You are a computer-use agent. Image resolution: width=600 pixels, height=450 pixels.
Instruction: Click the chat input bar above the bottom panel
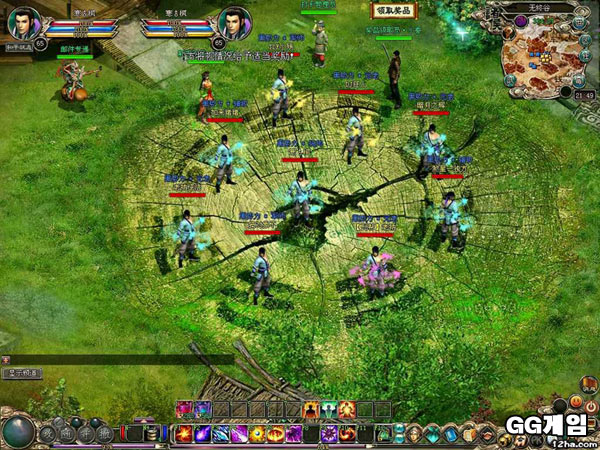pyautogui.click(x=120, y=358)
